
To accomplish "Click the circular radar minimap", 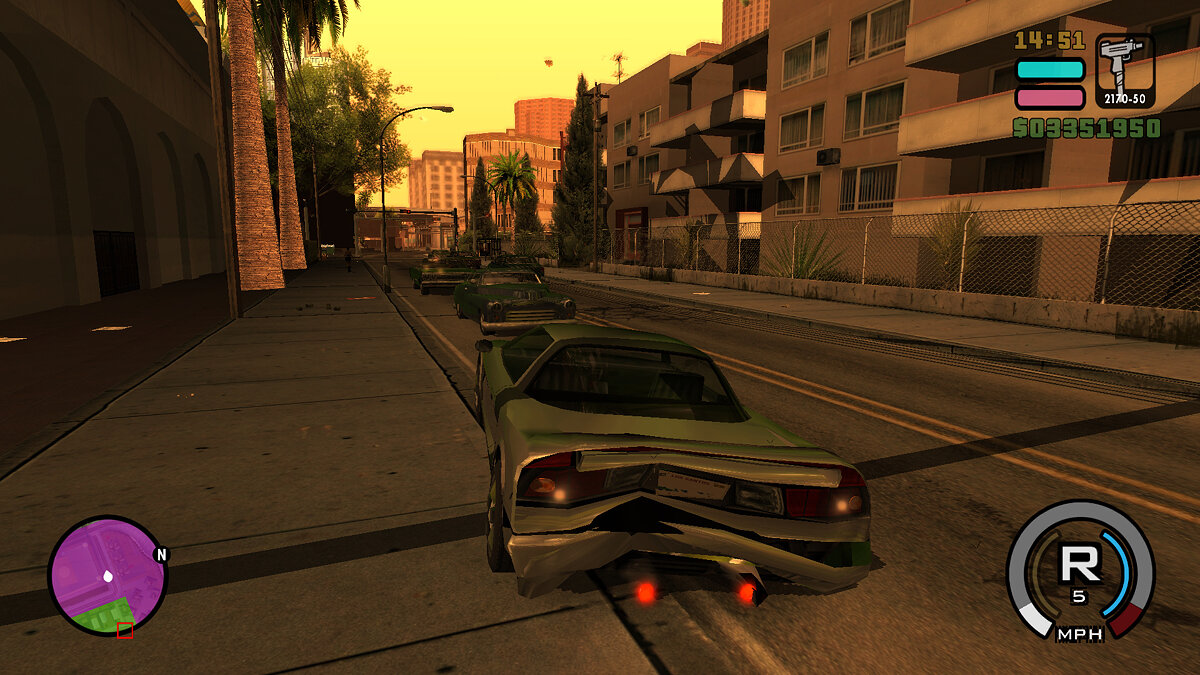I will coord(107,575).
